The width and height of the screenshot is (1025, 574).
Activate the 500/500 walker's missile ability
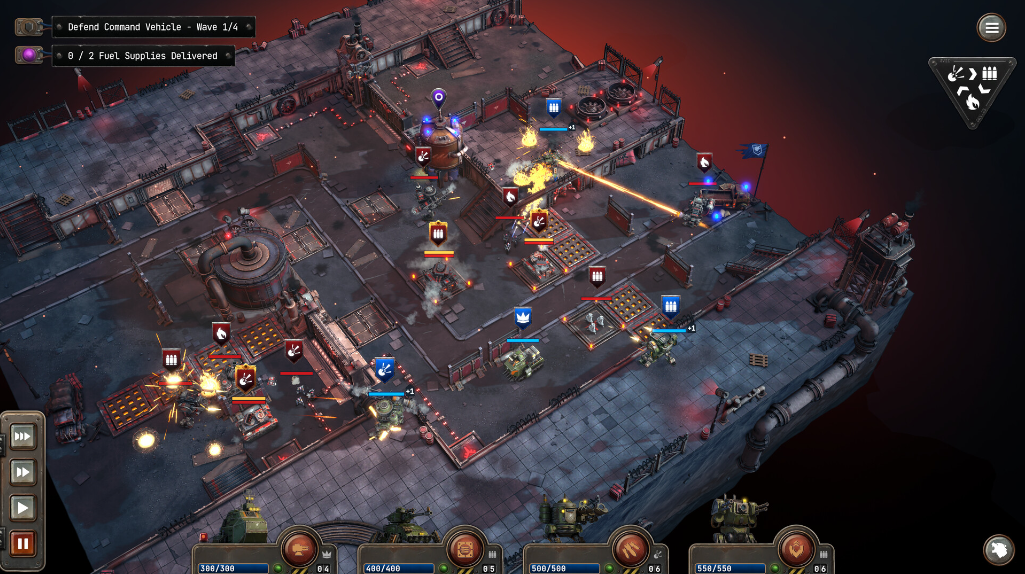630,547
